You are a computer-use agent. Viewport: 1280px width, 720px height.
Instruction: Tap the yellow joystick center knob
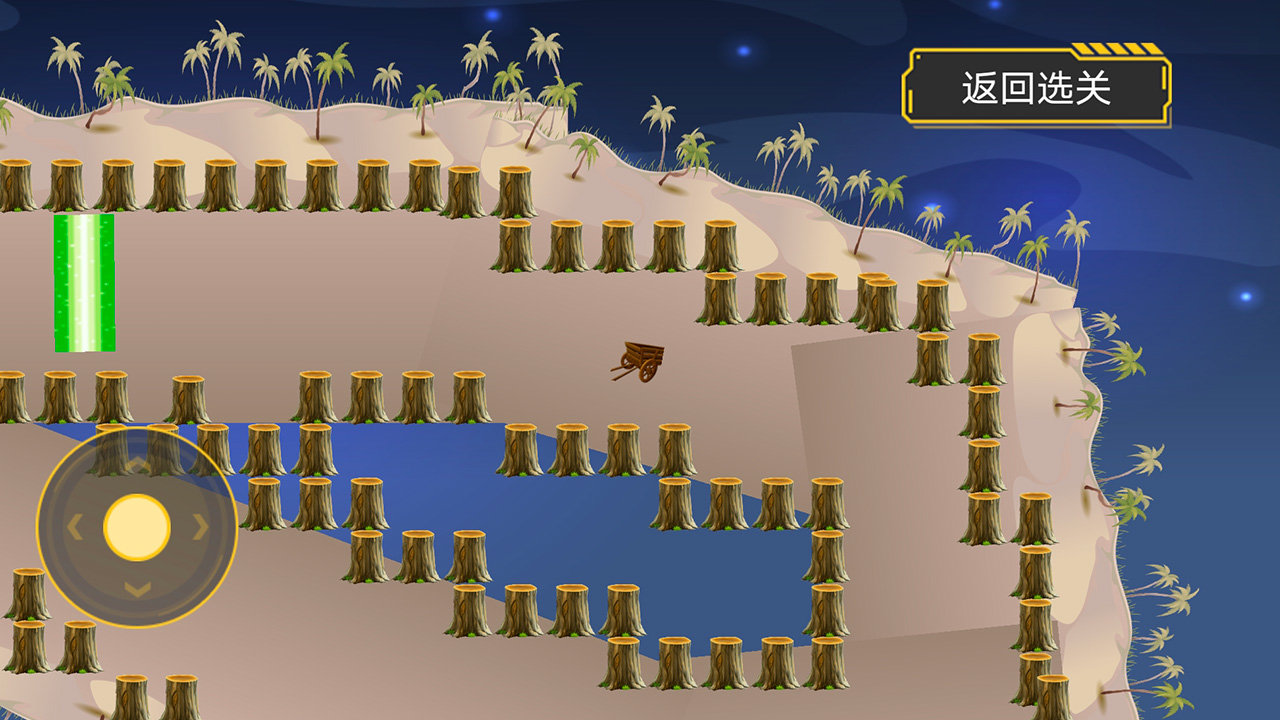(137, 527)
